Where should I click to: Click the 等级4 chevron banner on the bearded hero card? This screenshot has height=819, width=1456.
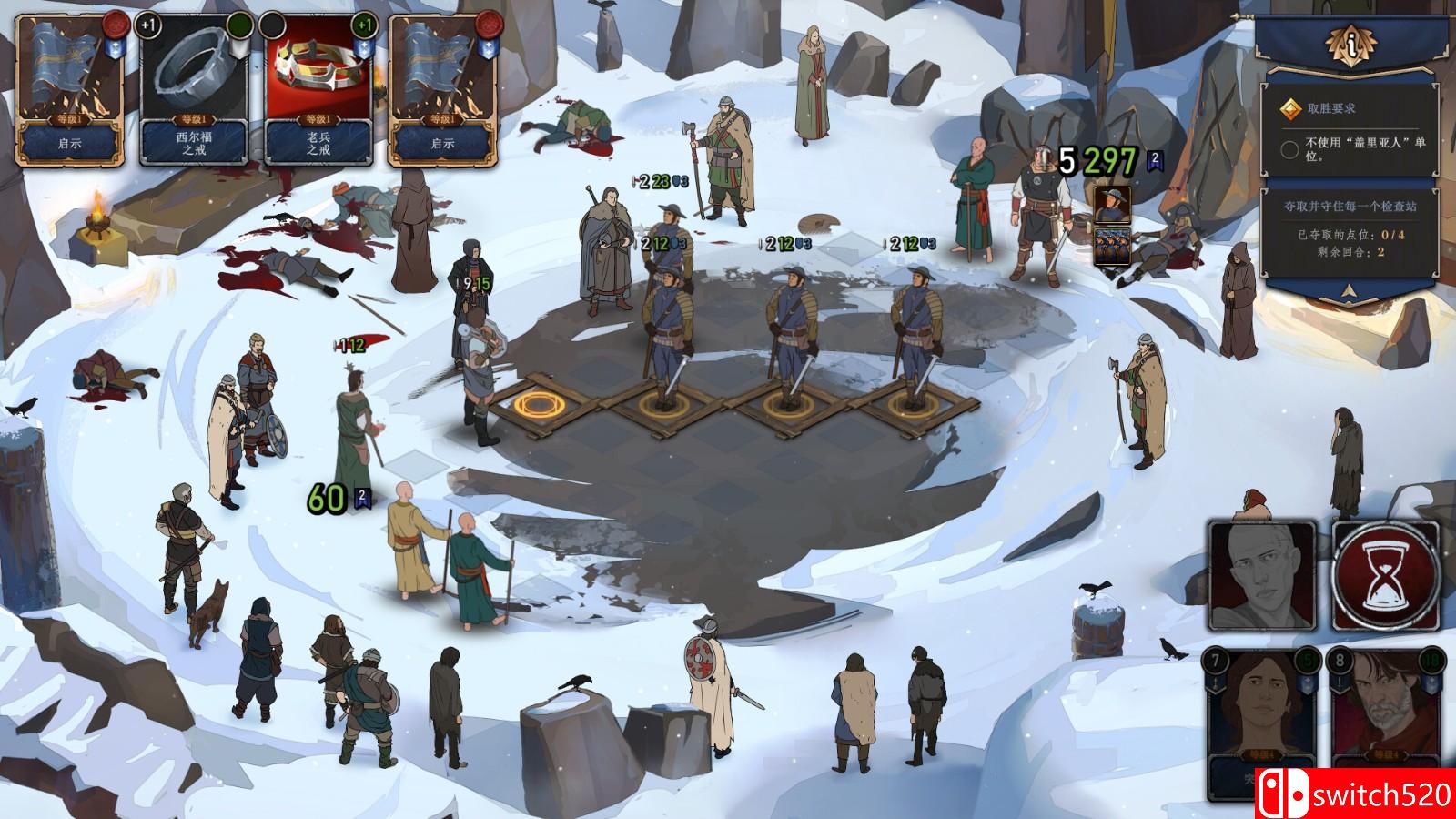click(x=1388, y=755)
